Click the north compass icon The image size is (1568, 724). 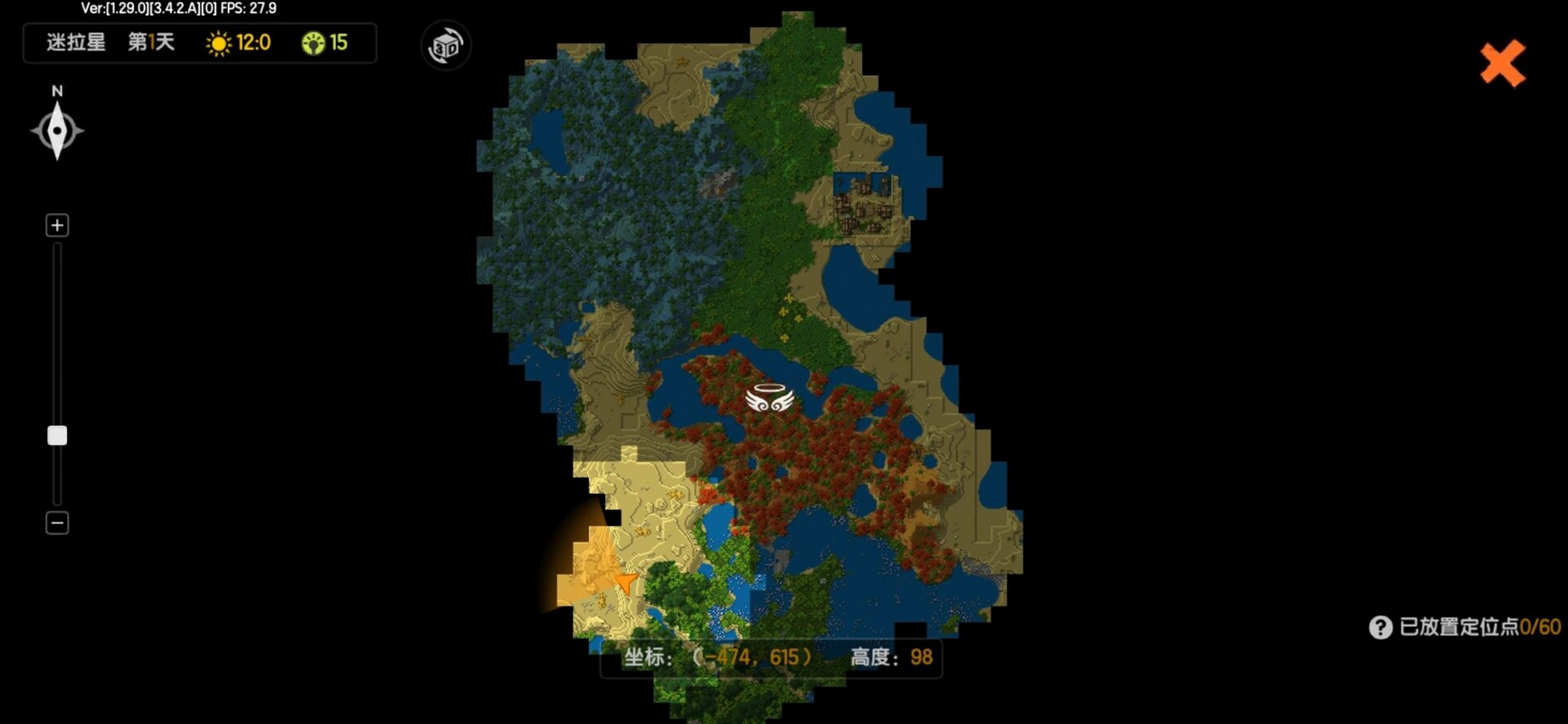point(57,130)
